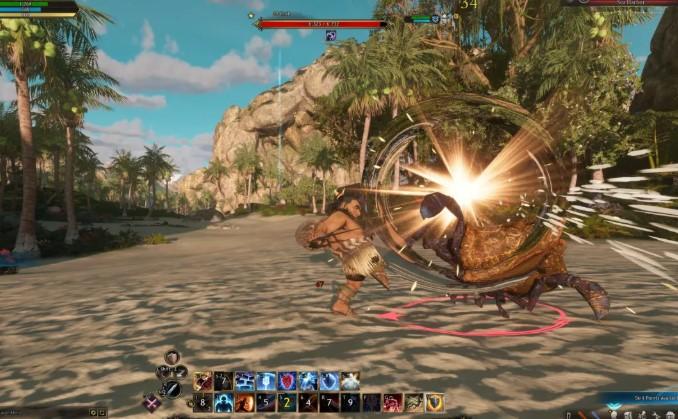Activate the skill with cooldown number 9
The width and height of the screenshot is (678, 419).
[350, 403]
